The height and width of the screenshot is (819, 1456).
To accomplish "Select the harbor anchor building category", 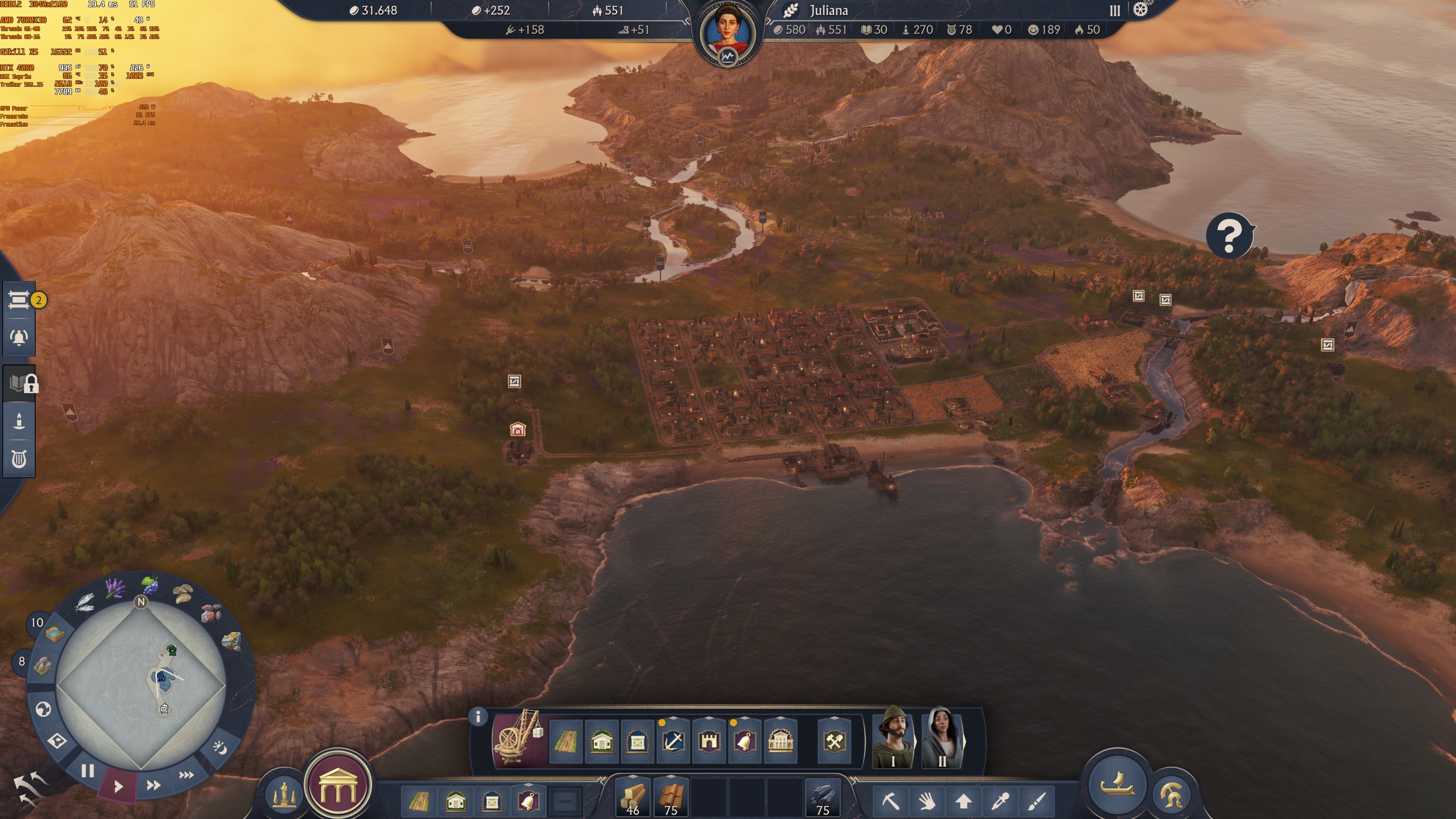I will coord(673,741).
